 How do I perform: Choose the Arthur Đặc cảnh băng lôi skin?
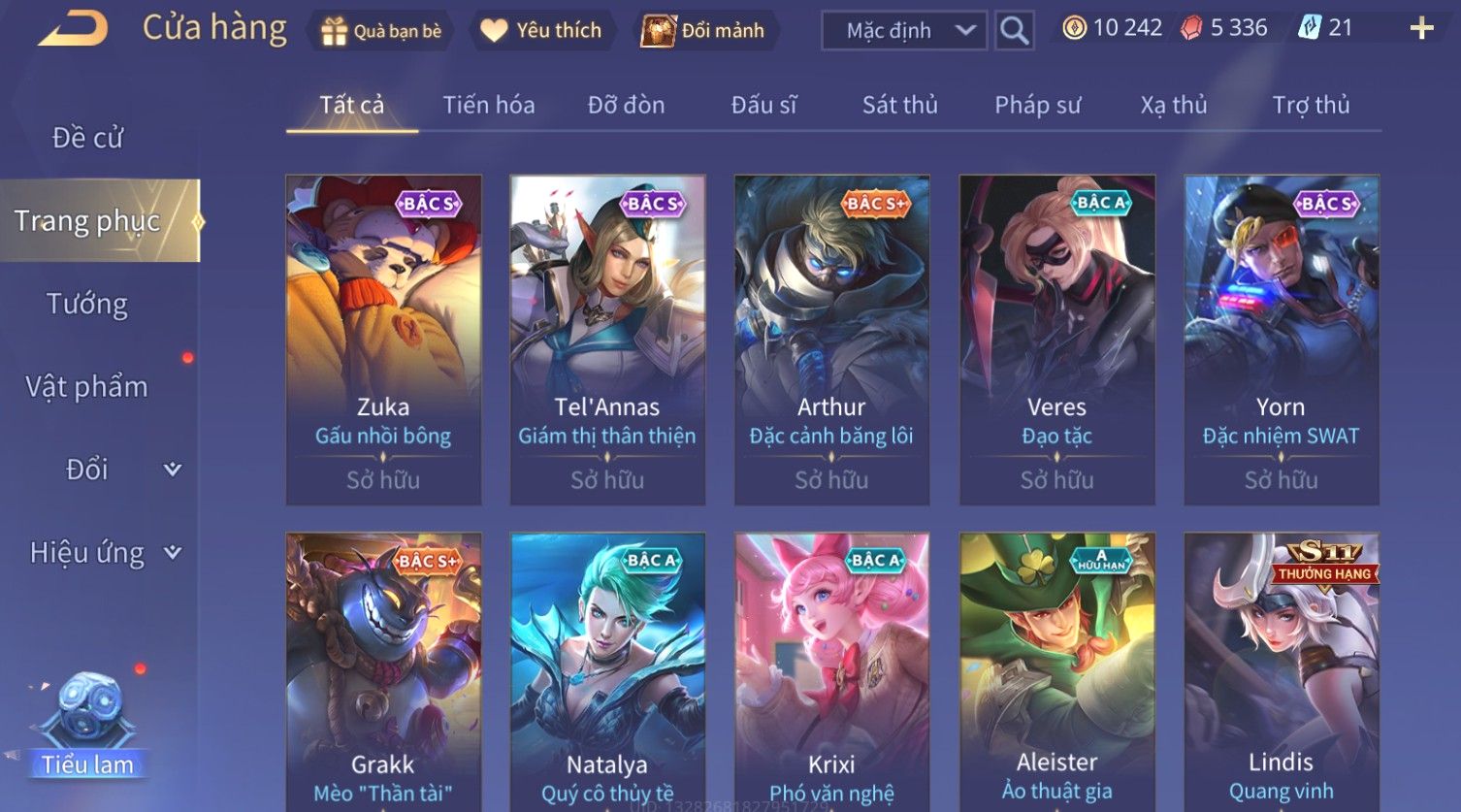point(831,340)
